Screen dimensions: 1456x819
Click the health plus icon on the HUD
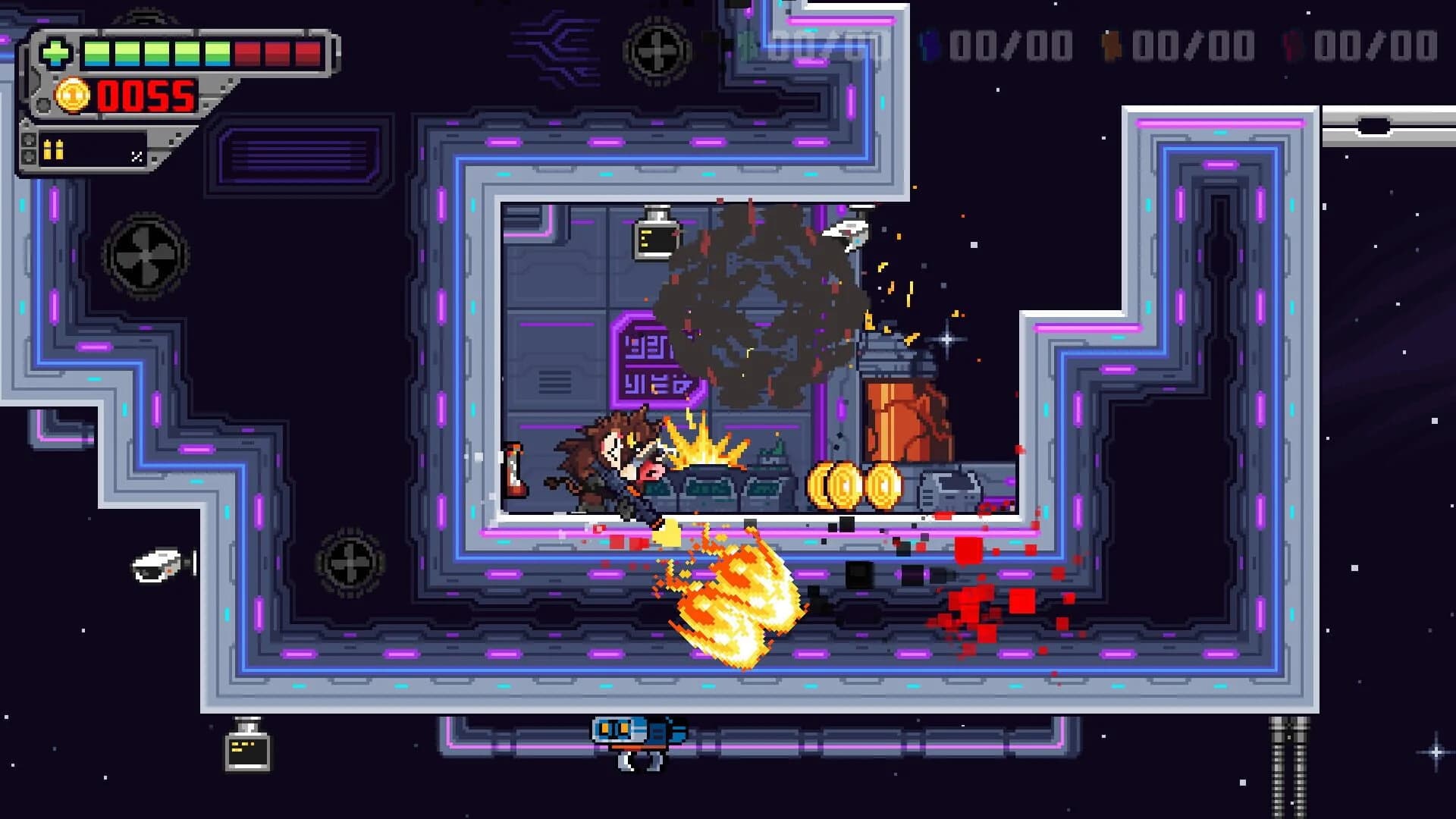click(57, 52)
